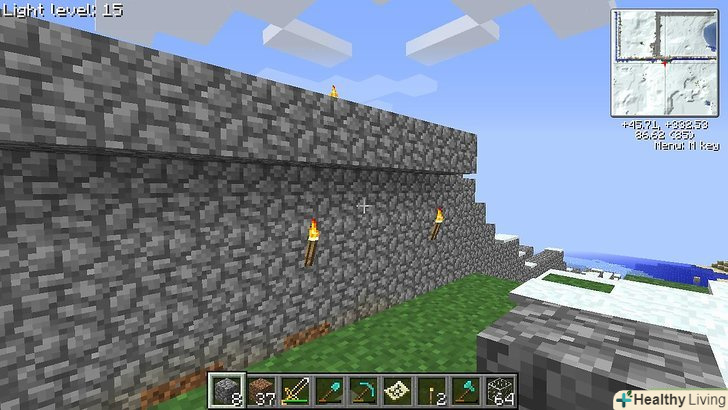Screen dimensions: 728x410
Task: Pick the torch stack in the hotbar
Action: [x=431, y=391]
